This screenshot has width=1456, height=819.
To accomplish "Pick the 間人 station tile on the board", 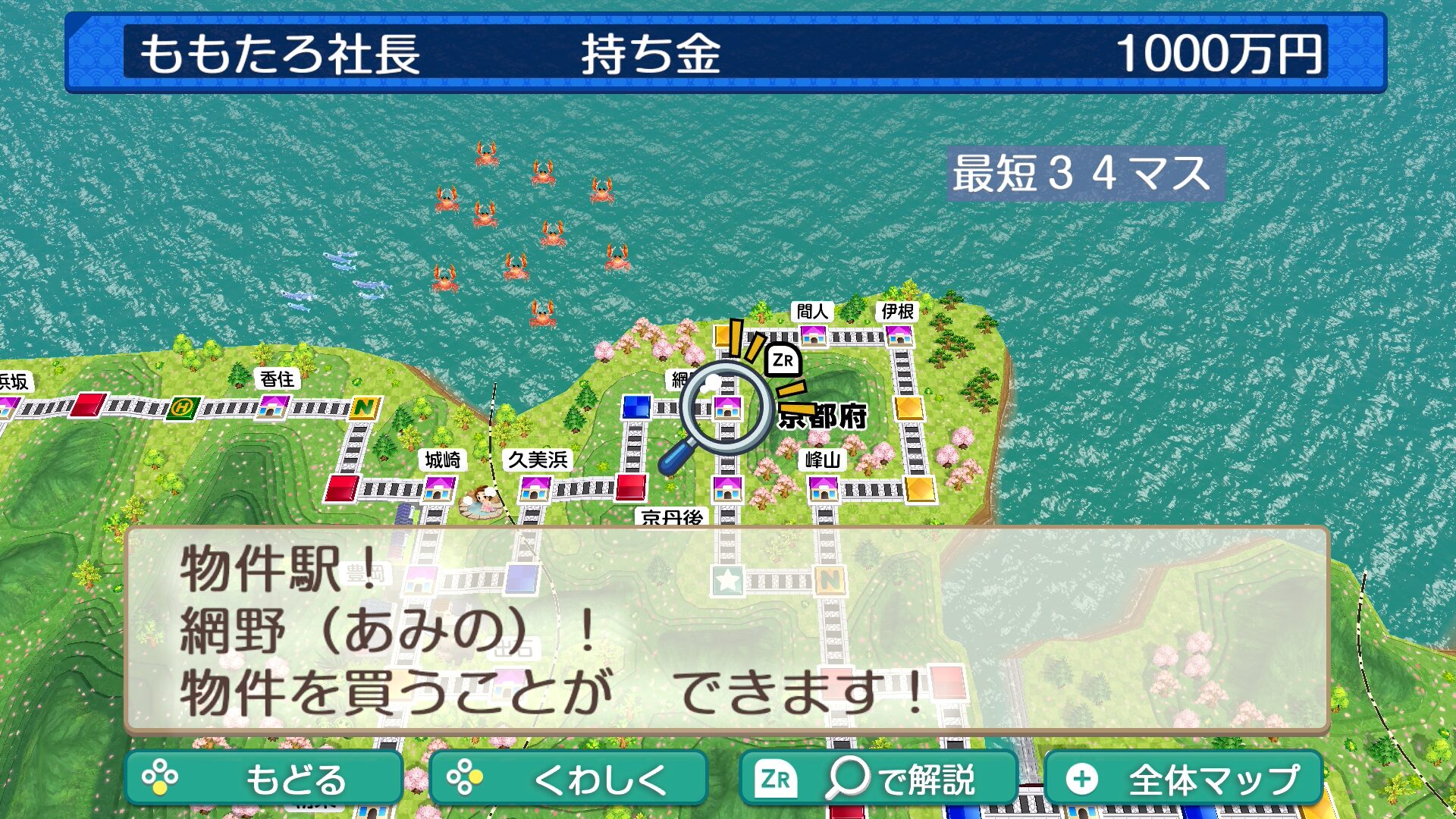I will click(x=813, y=334).
